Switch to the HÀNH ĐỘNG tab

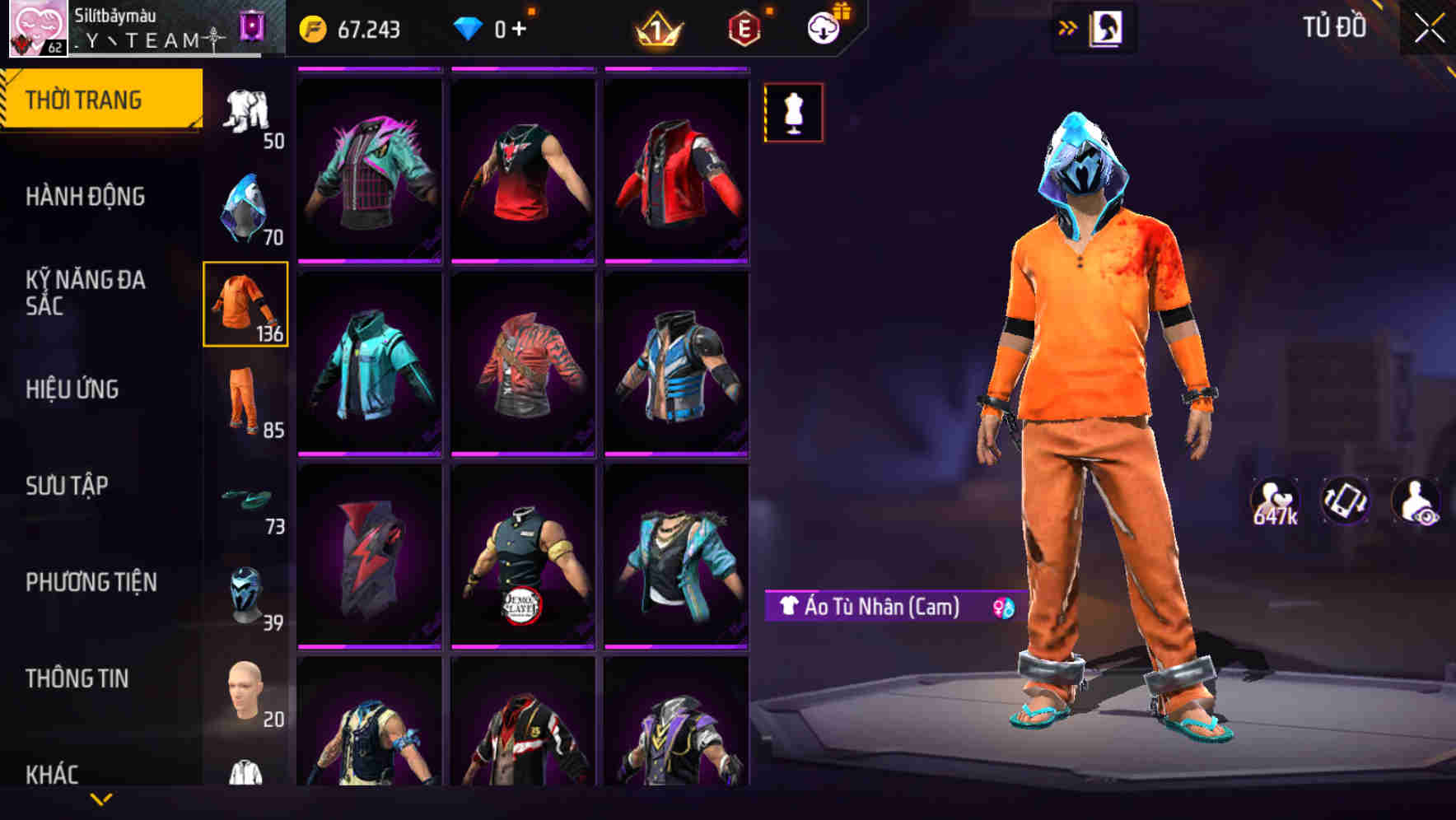(86, 198)
